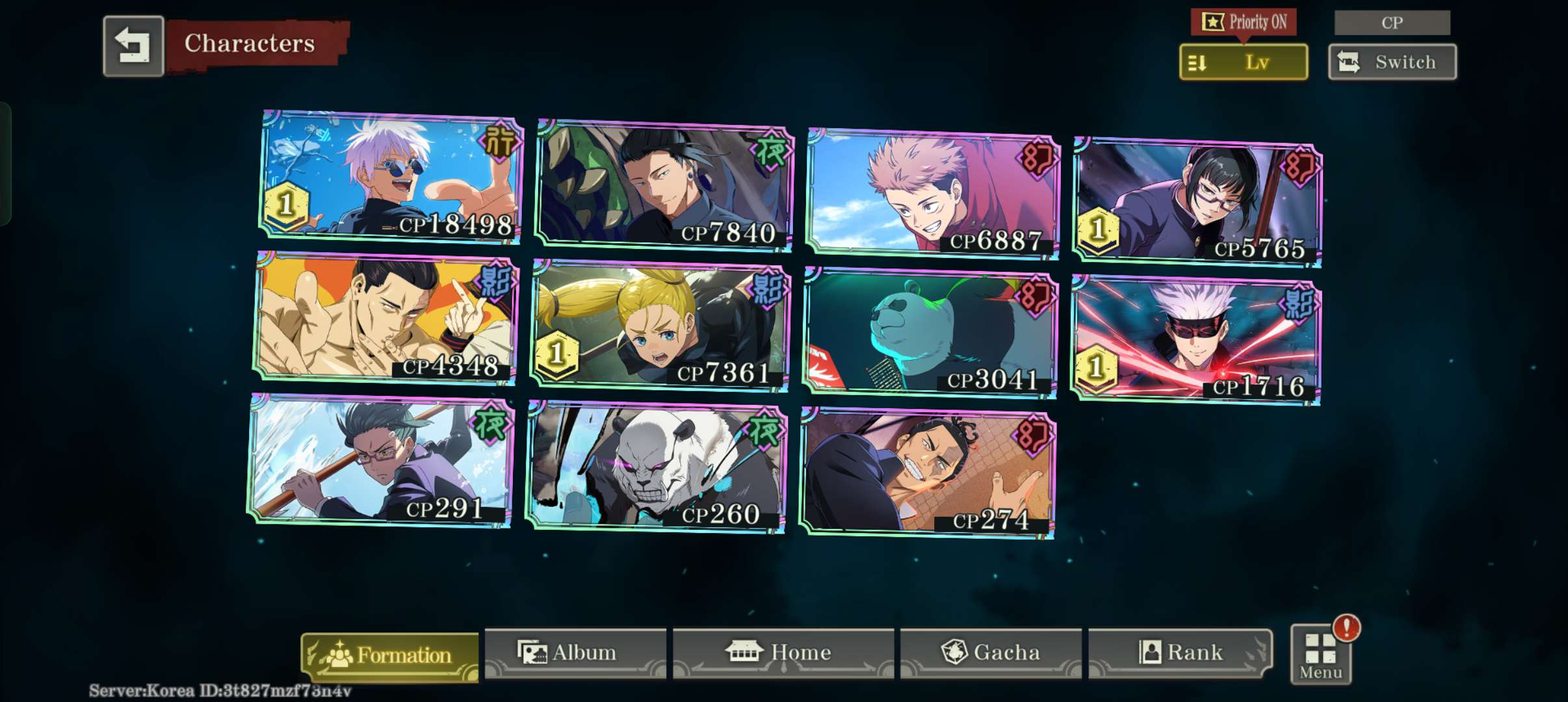Choose the pink-haired character card CP6887
This screenshot has width=1568, height=702.
[x=933, y=194]
